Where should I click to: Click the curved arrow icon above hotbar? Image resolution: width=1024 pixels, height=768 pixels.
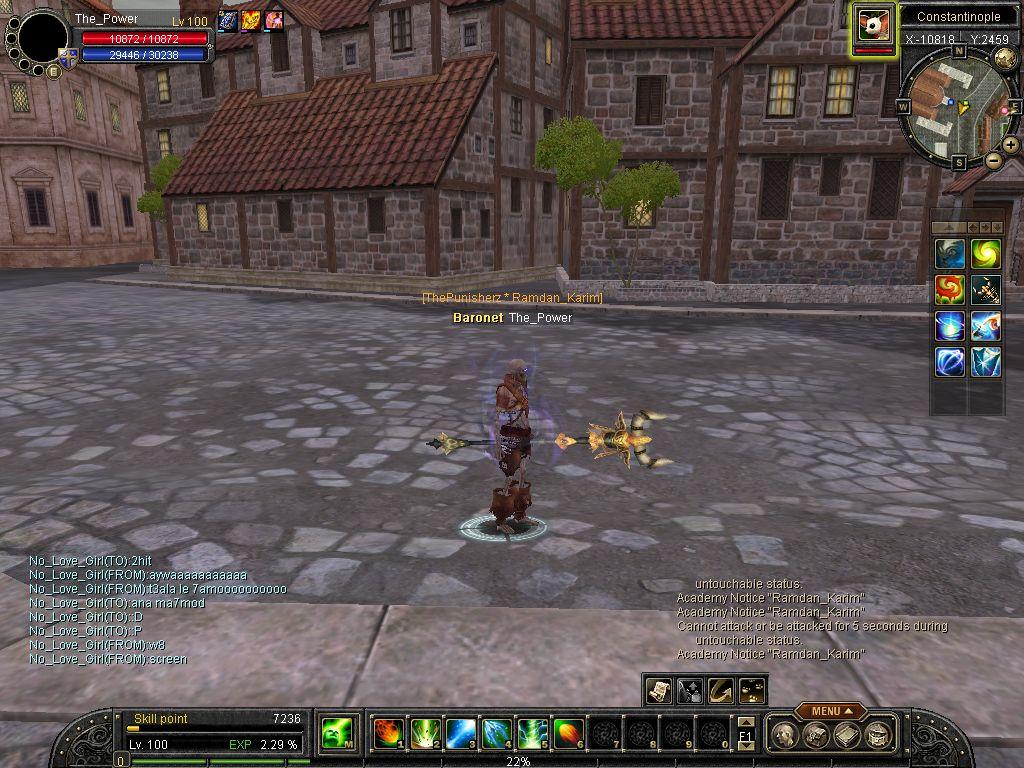point(720,689)
